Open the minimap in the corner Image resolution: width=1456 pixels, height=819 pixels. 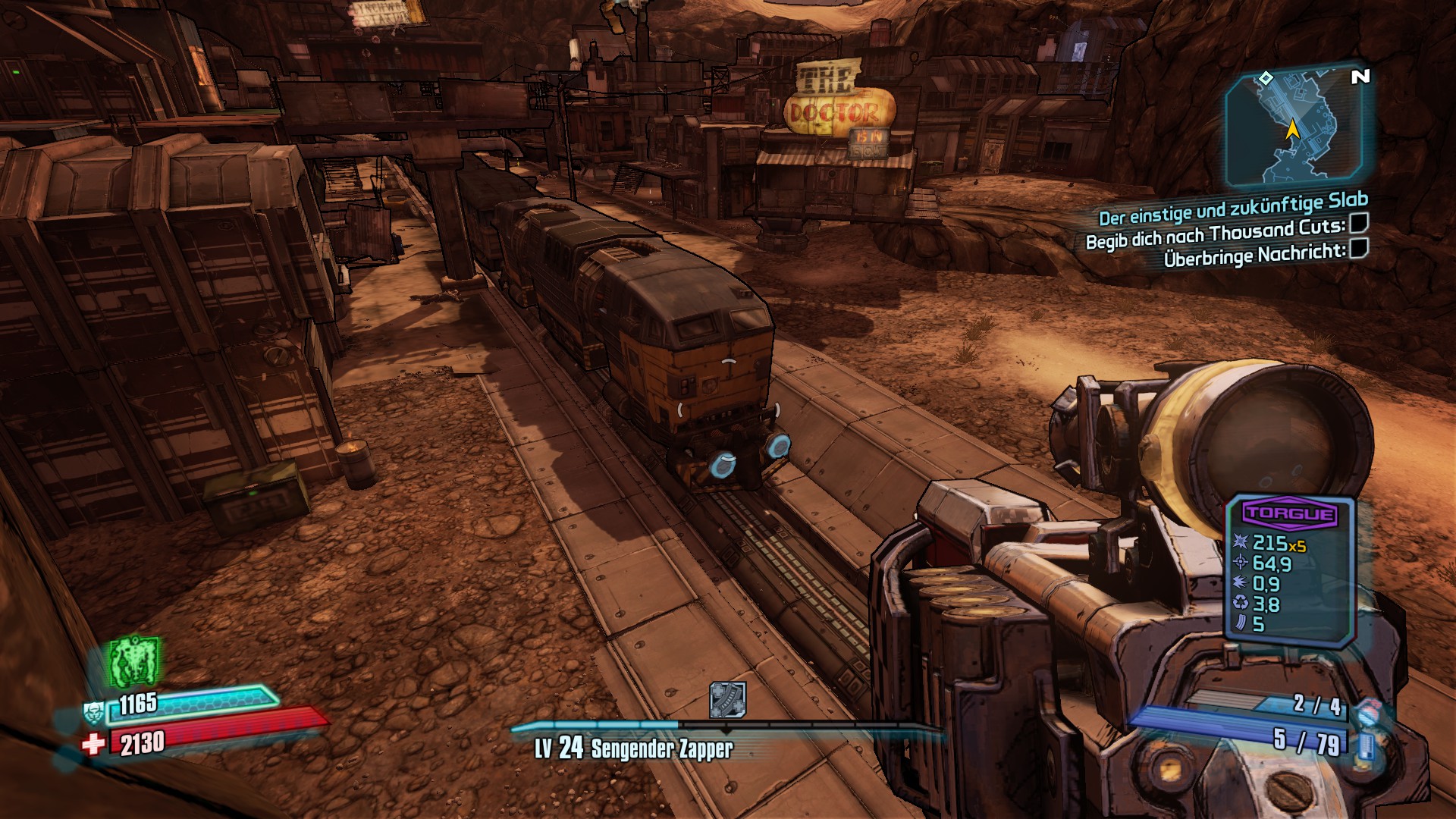click(x=1293, y=129)
